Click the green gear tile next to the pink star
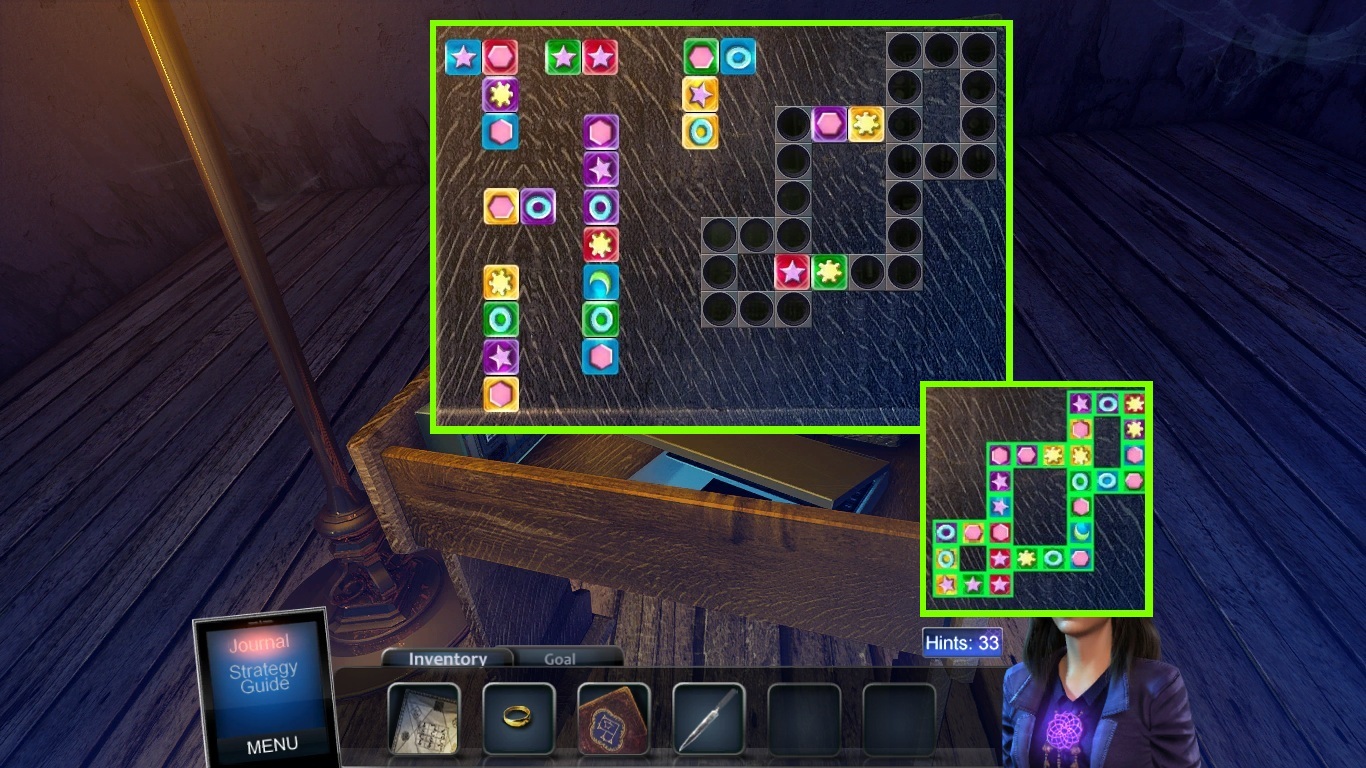The height and width of the screenshot is (768, 1366). [x=830, y=272]
